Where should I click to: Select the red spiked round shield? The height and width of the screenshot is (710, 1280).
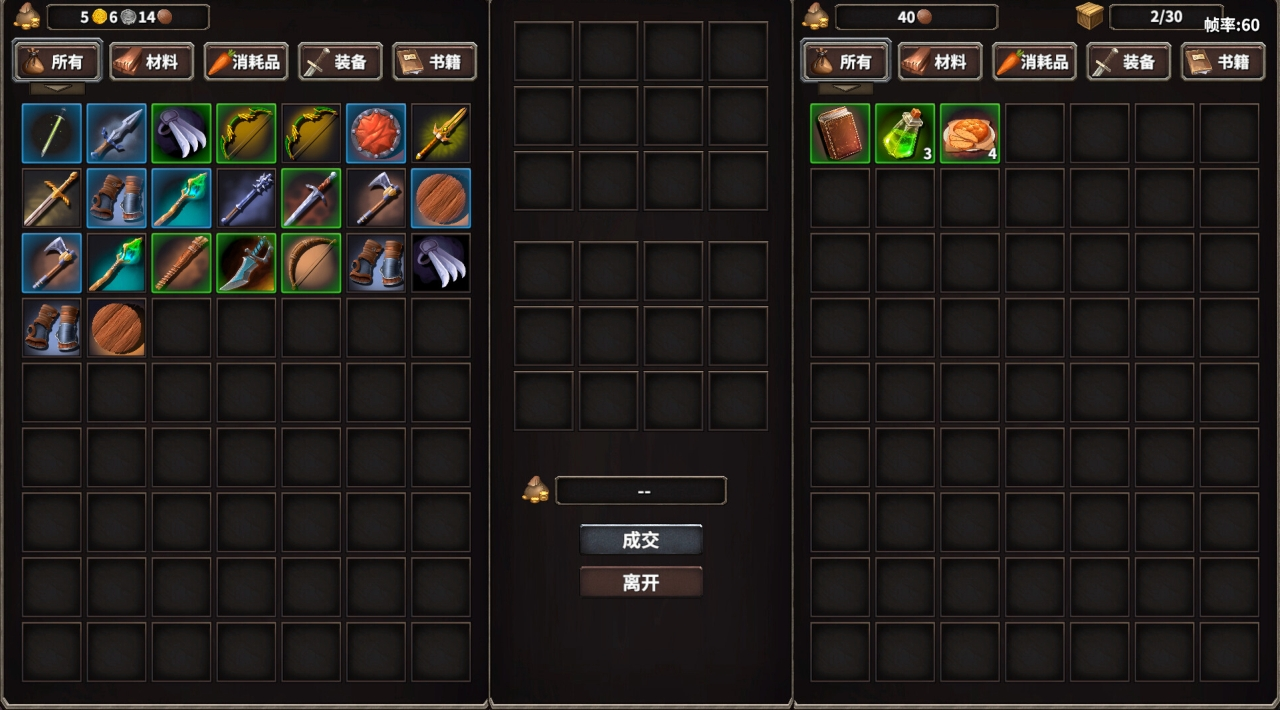pos(376,133)
